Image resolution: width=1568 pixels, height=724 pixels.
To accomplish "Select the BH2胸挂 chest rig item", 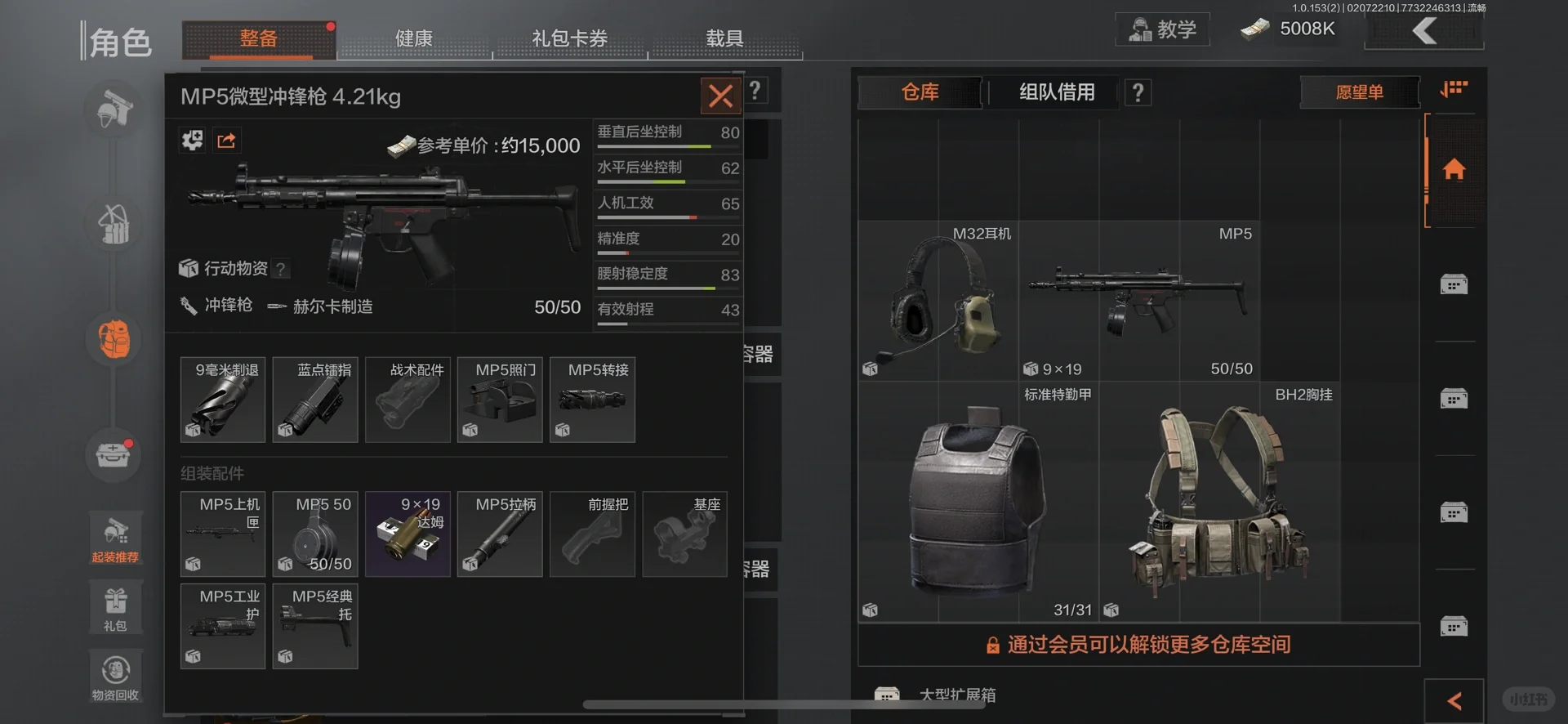I will point(1218,502).
